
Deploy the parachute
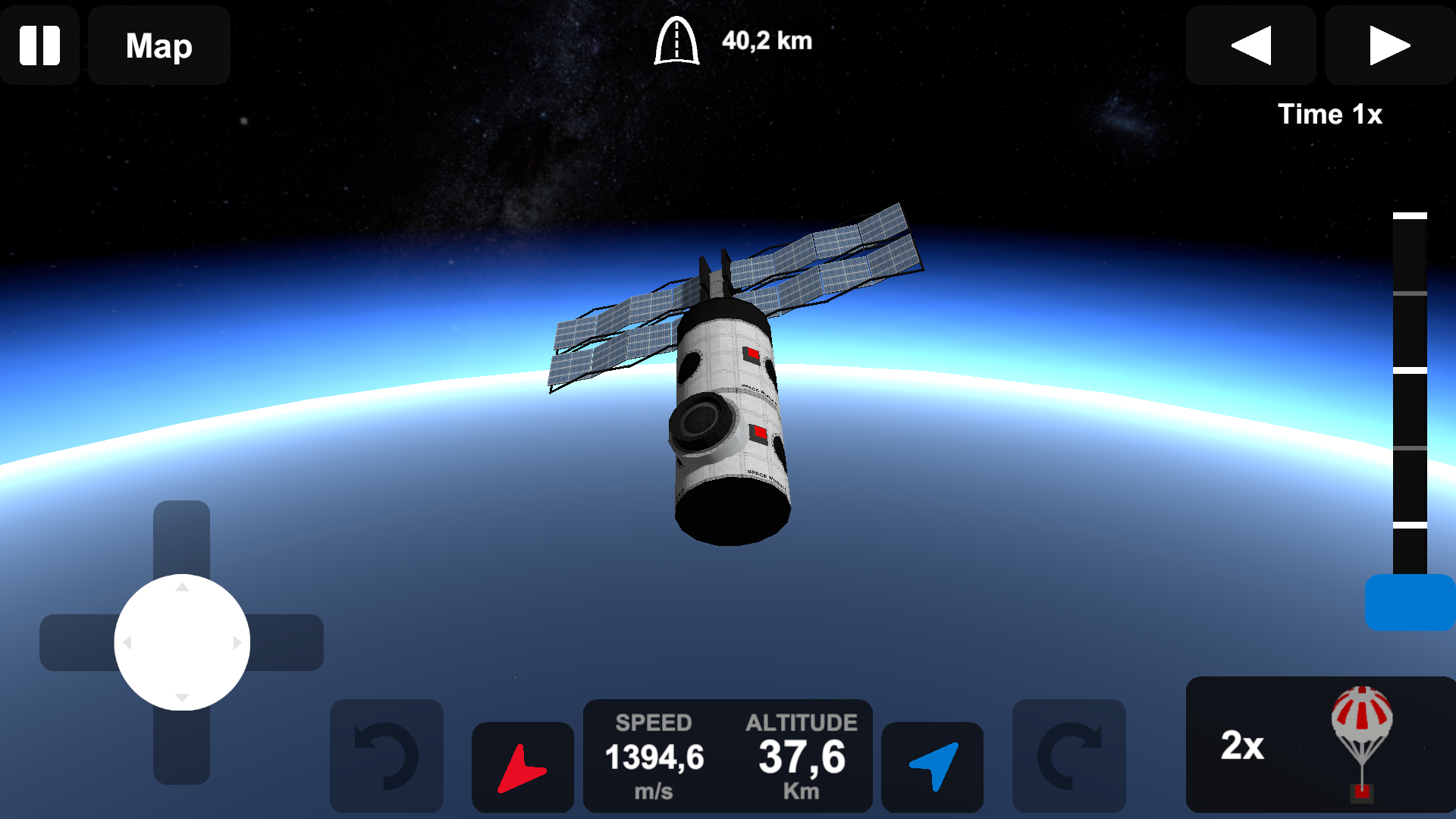1360,743
